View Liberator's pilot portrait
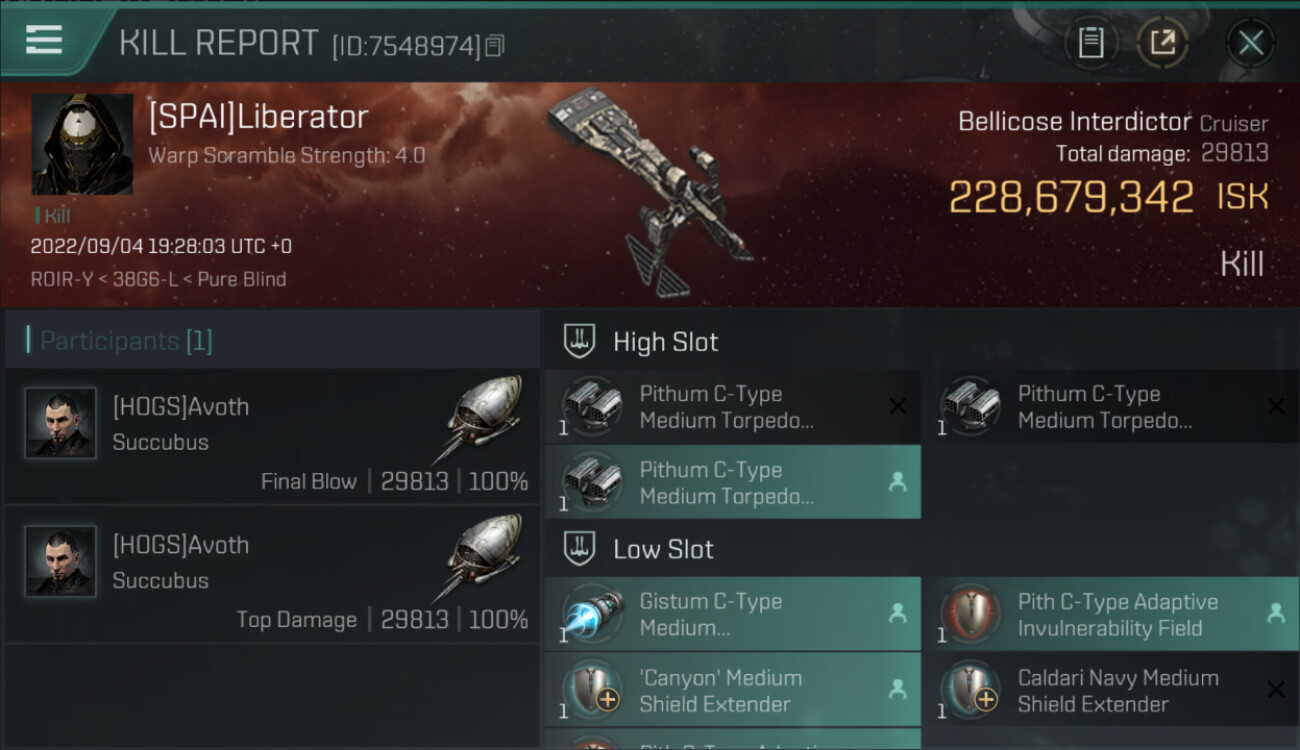The width and height of the screenshot is (1300, 750). (82, 144)
